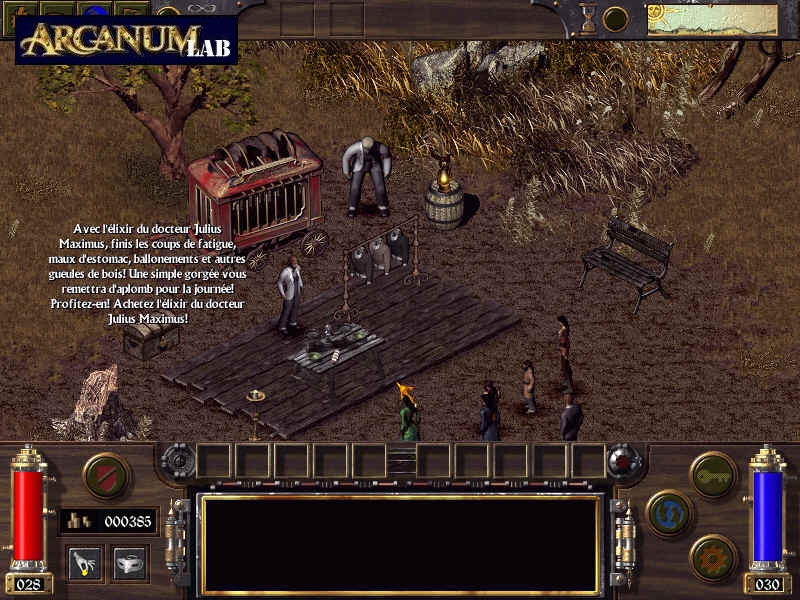The image size is (800, 600).
Task: Click the black message log panel
Action: 400,544
